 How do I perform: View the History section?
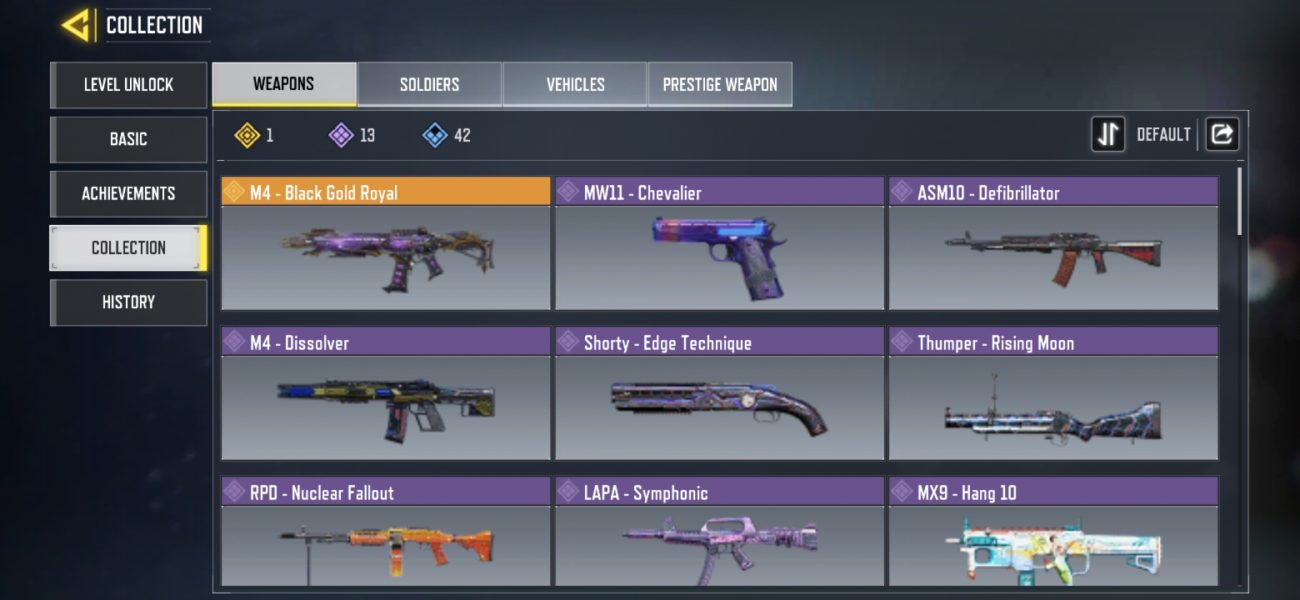128,302
